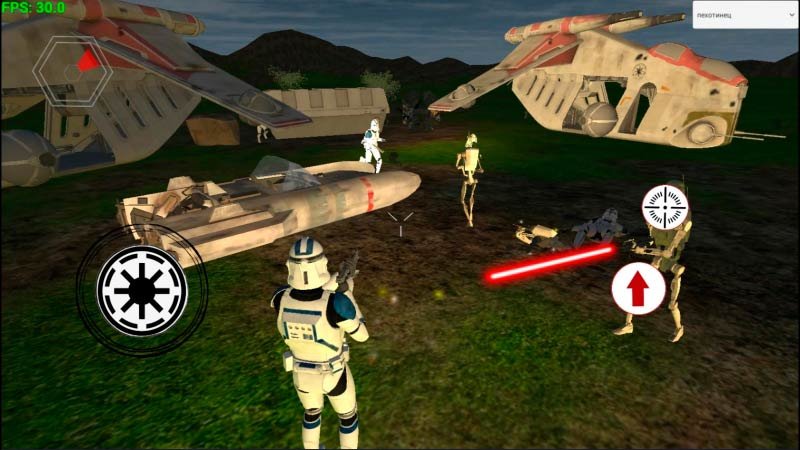Open the пехотинец class dropdown
This screenshot has height=450, width=800.
[745, 19]
